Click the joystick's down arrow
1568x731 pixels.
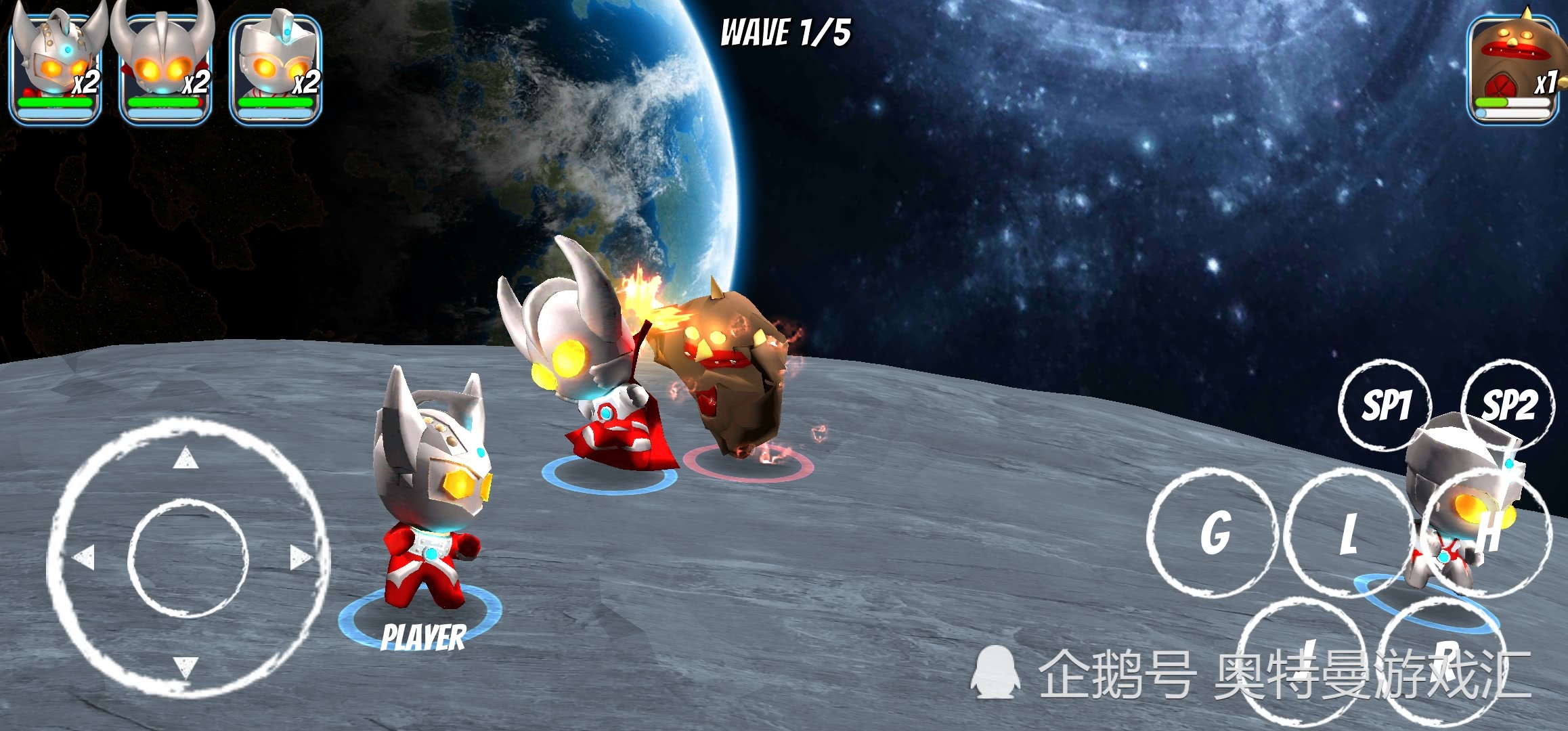[x=186, y=666]
